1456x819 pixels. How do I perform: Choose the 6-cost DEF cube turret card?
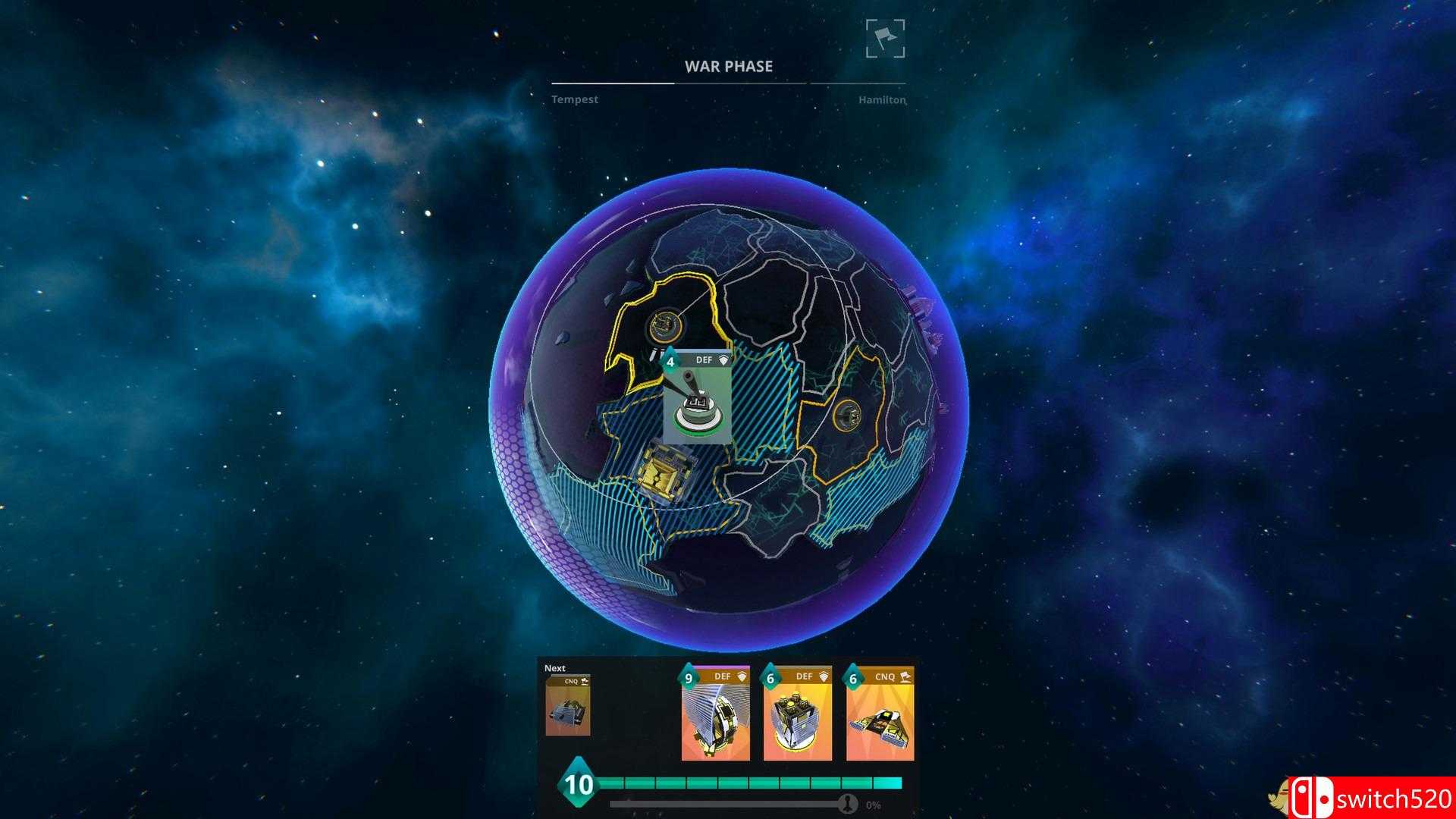[797, 714]
